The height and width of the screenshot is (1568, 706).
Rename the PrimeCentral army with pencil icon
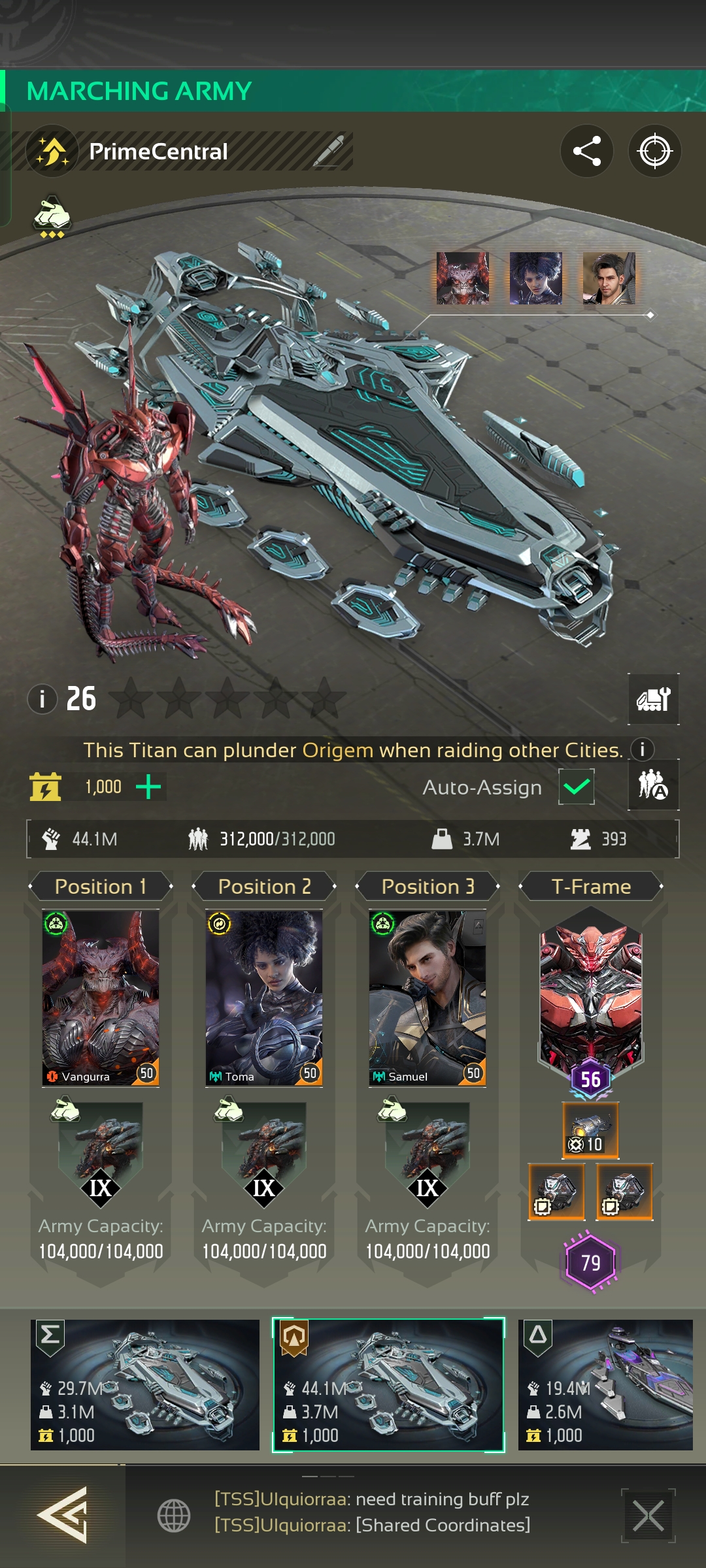[x=329, y=152]
